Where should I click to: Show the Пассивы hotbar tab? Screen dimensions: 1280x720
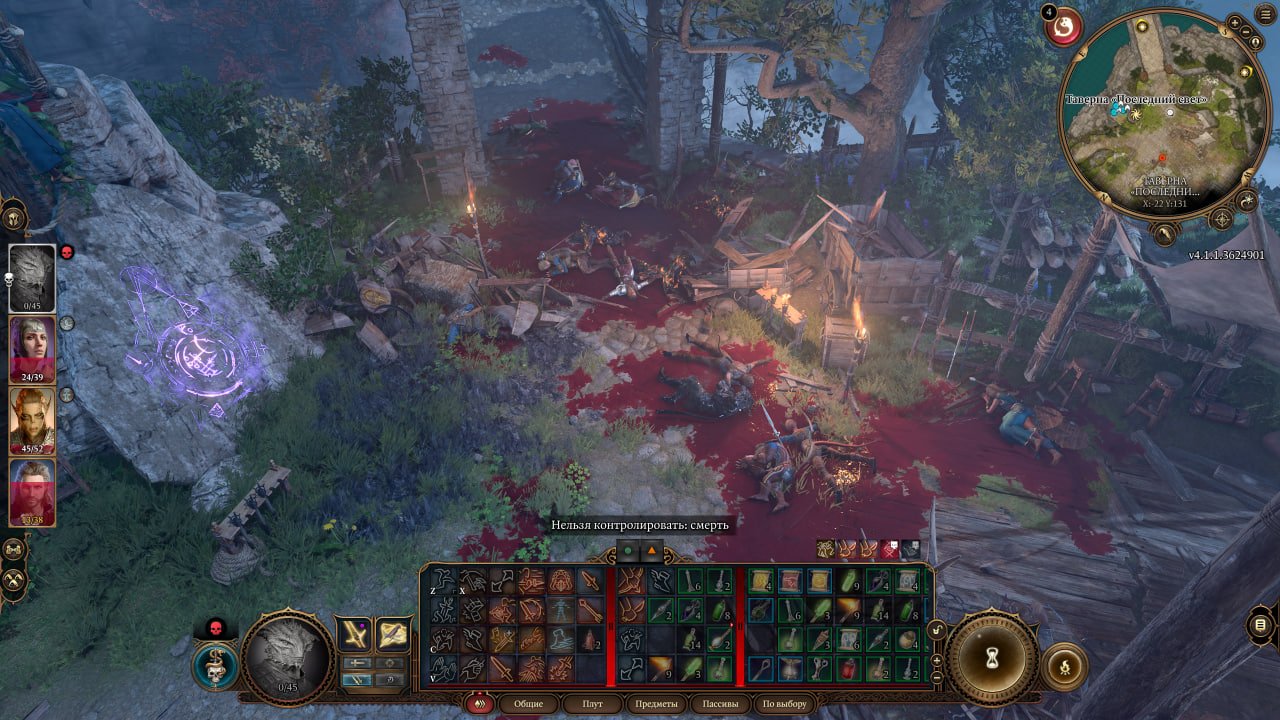coord(721,704)
